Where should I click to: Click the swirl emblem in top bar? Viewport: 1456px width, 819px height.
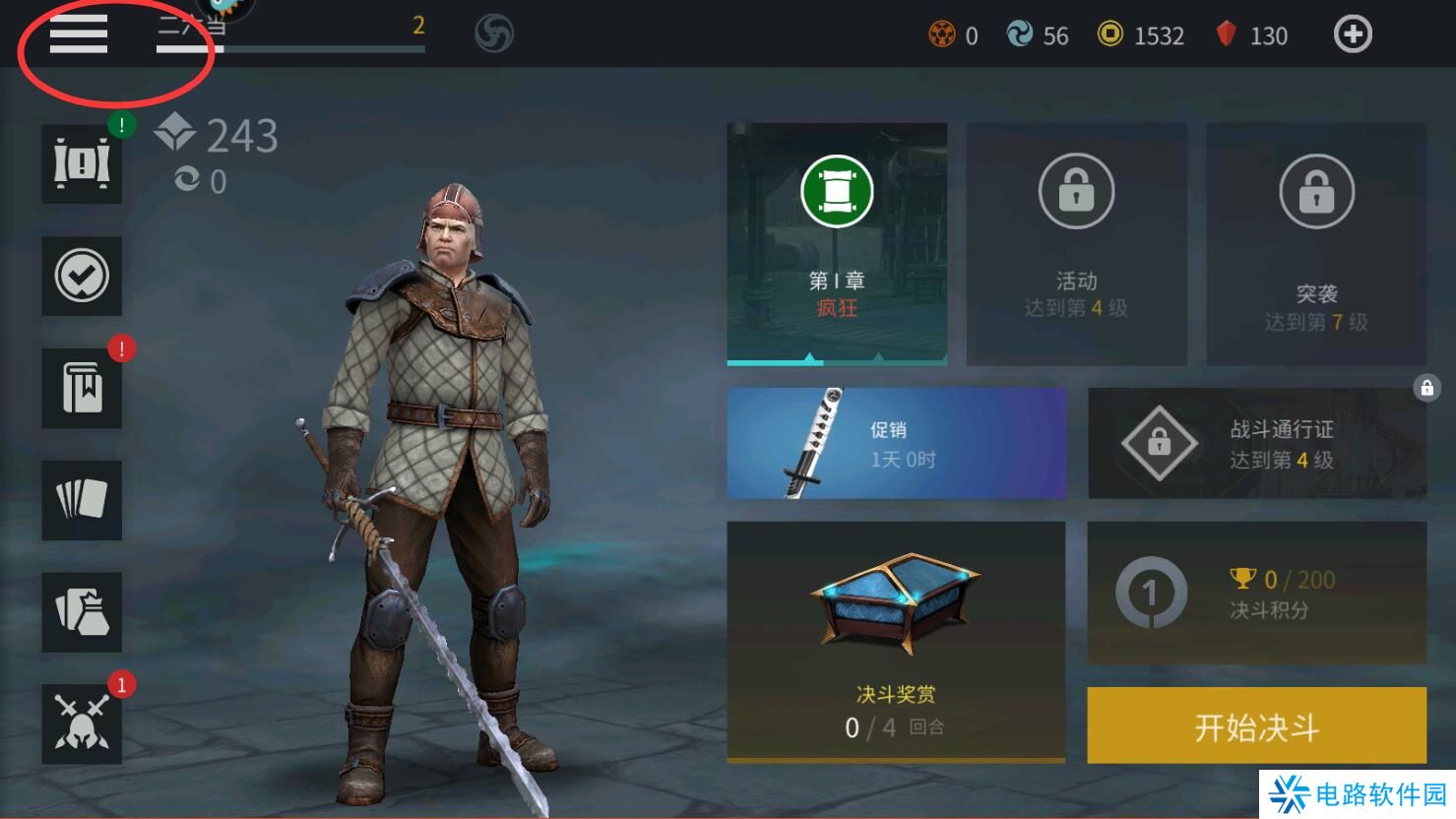494,35
